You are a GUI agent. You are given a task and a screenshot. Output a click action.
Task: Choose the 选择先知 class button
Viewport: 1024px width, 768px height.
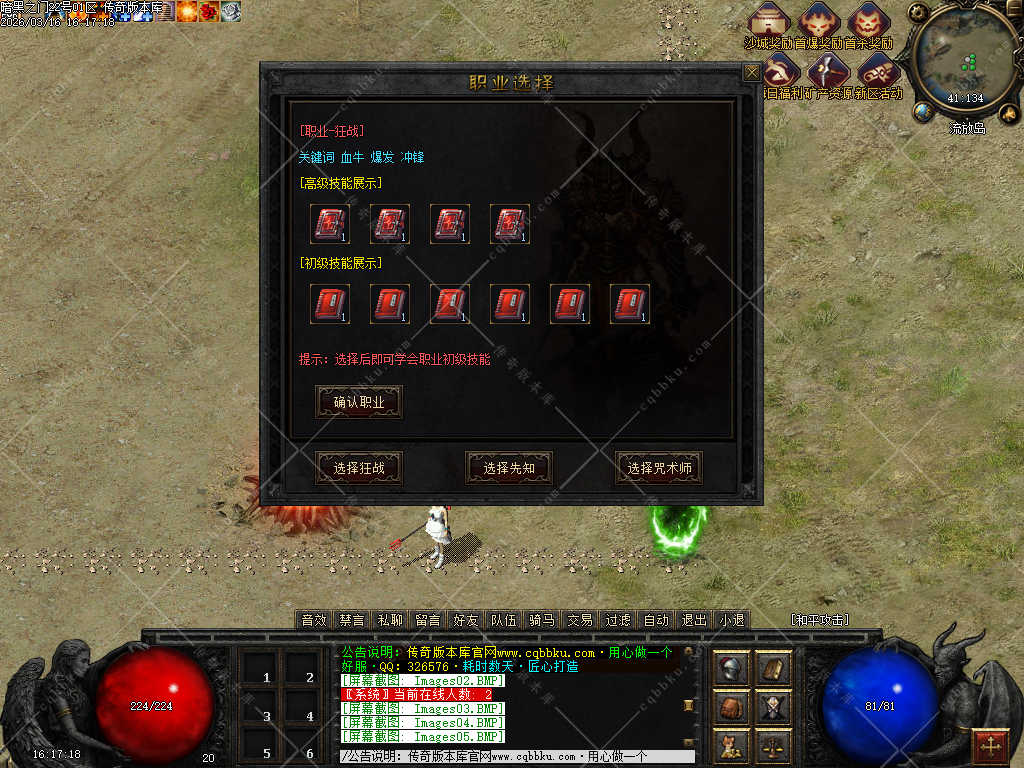coord(509,468)
